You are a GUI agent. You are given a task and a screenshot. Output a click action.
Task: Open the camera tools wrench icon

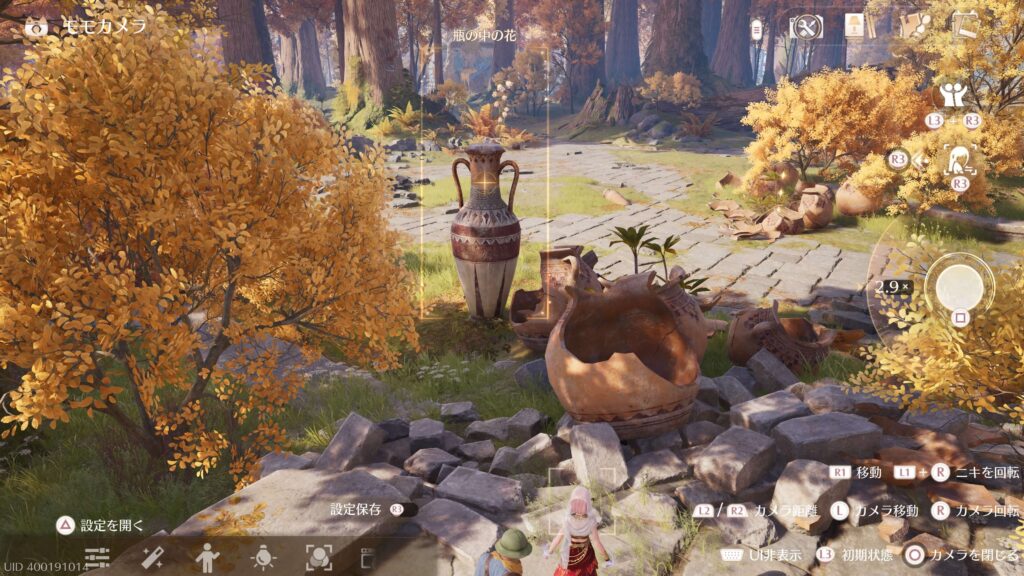pos(806,27)
